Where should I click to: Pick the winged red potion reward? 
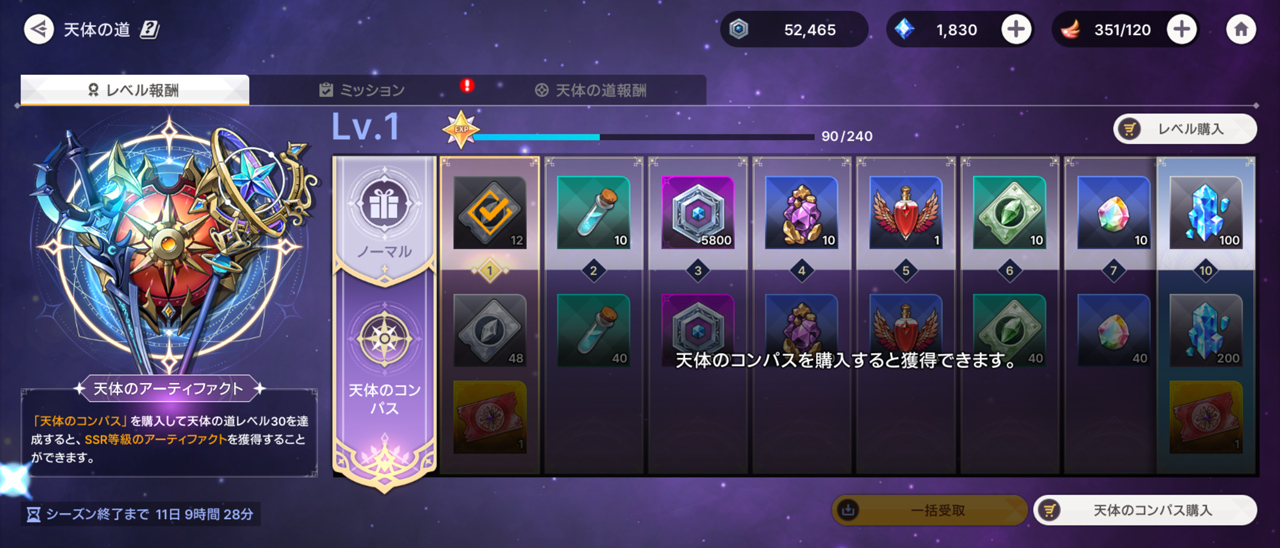tap(906, 212)
